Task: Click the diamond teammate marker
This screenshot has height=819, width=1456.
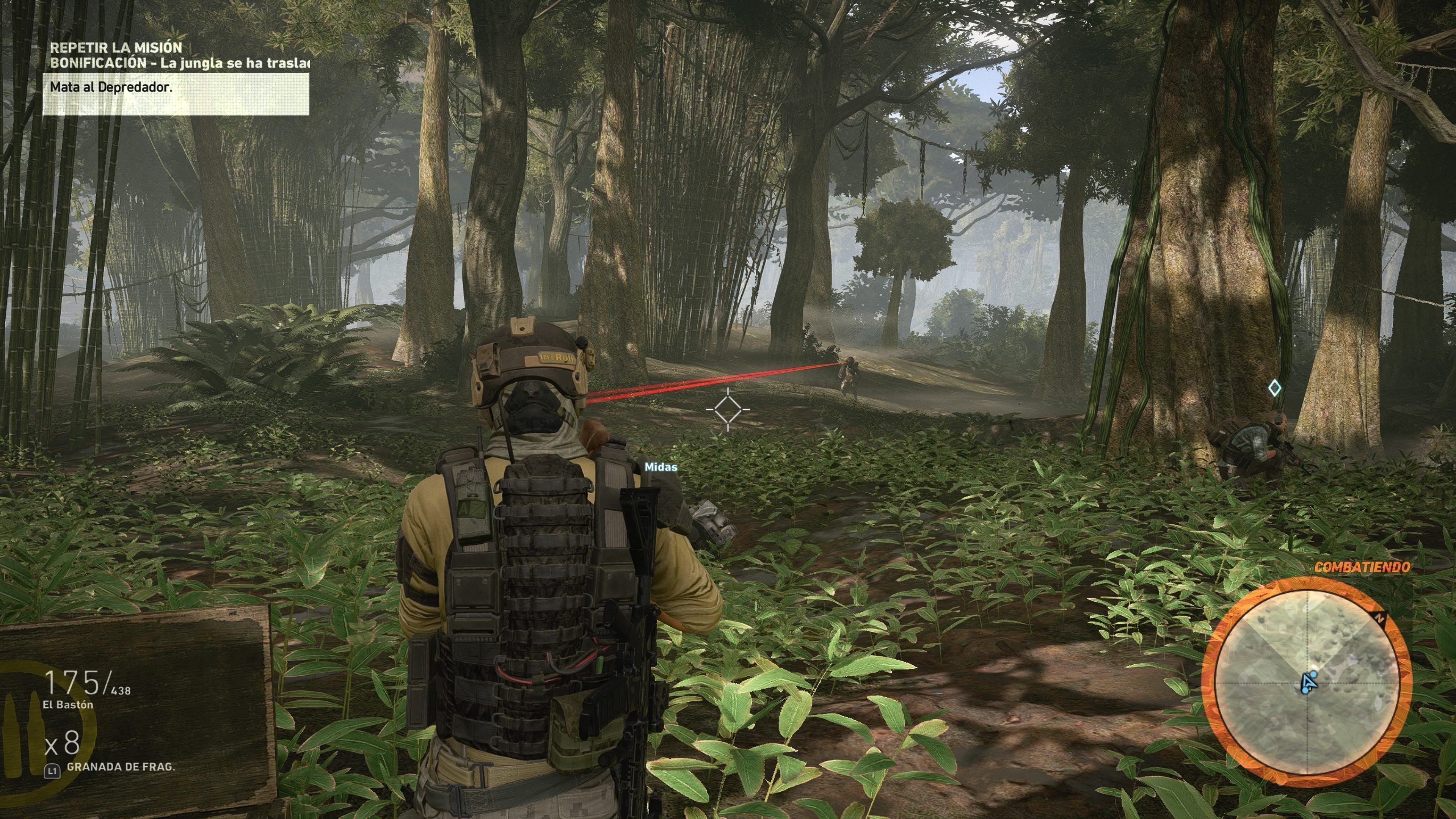Action: [1274, 388]
